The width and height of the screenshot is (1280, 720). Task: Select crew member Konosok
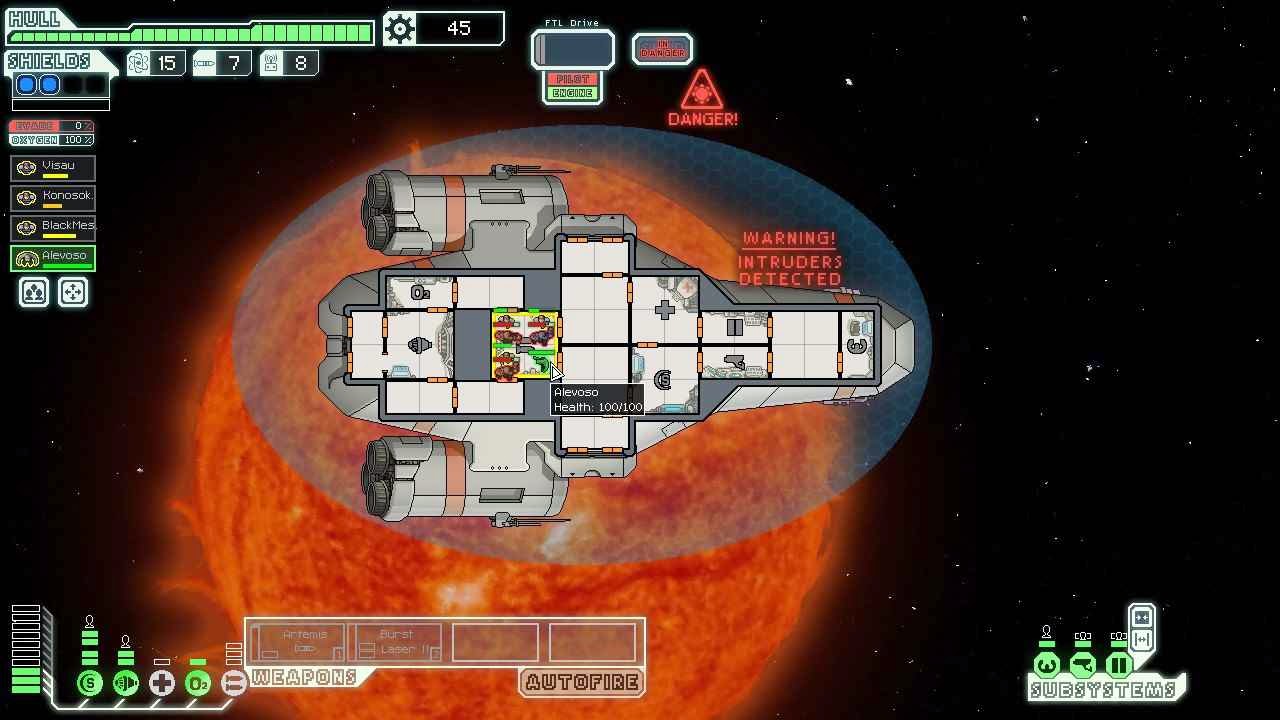pos(54,198)
